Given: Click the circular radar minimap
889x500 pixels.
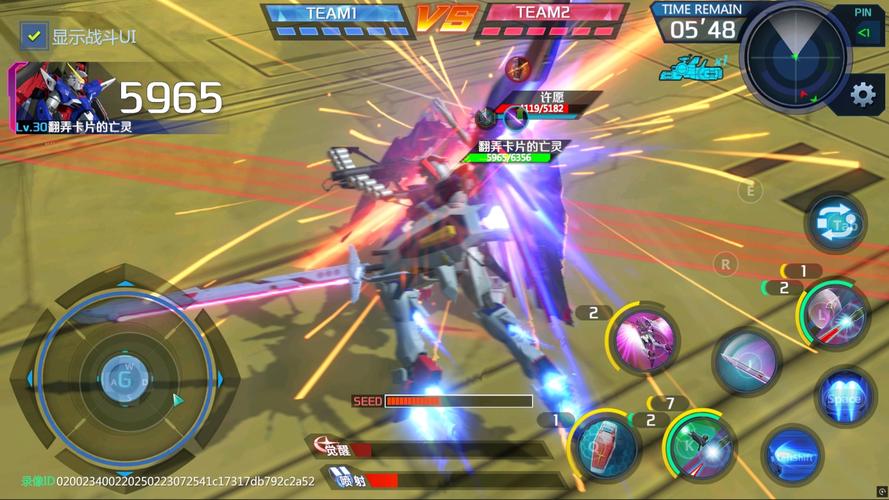Looking at the screenshot, I should pyautogui.click(x=796, y=57).
